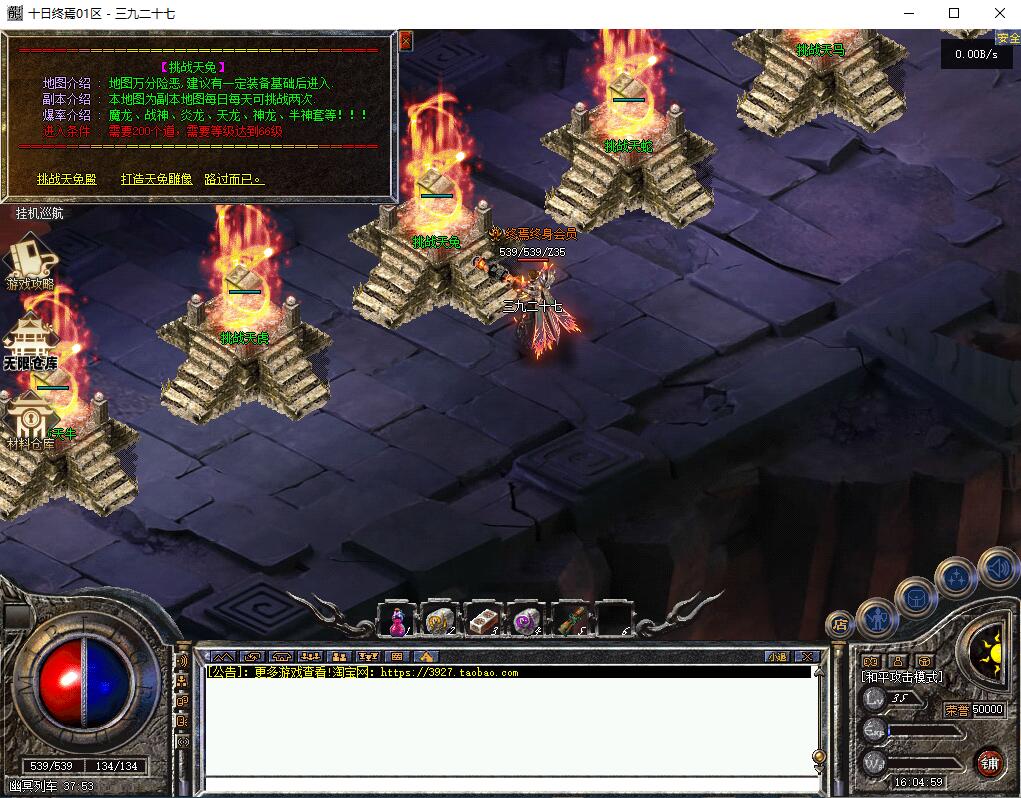Viewport: 1021px width, 798px height.
Task: Open the character figure orb button
Action: tap(876, 618)
